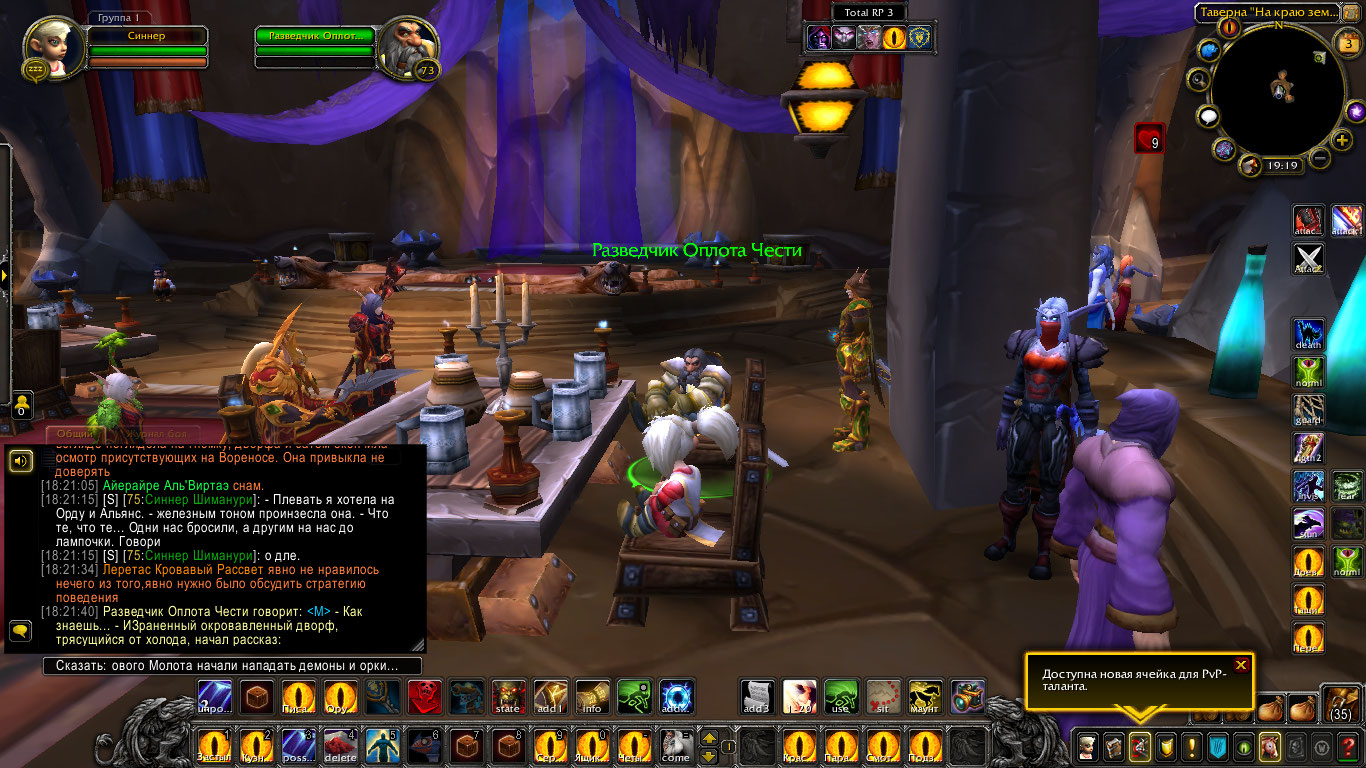Open the quest log exclamation mark button
Image resolution: width=1366 pixels, height=768 pixels.
(x=1191, y=746)
